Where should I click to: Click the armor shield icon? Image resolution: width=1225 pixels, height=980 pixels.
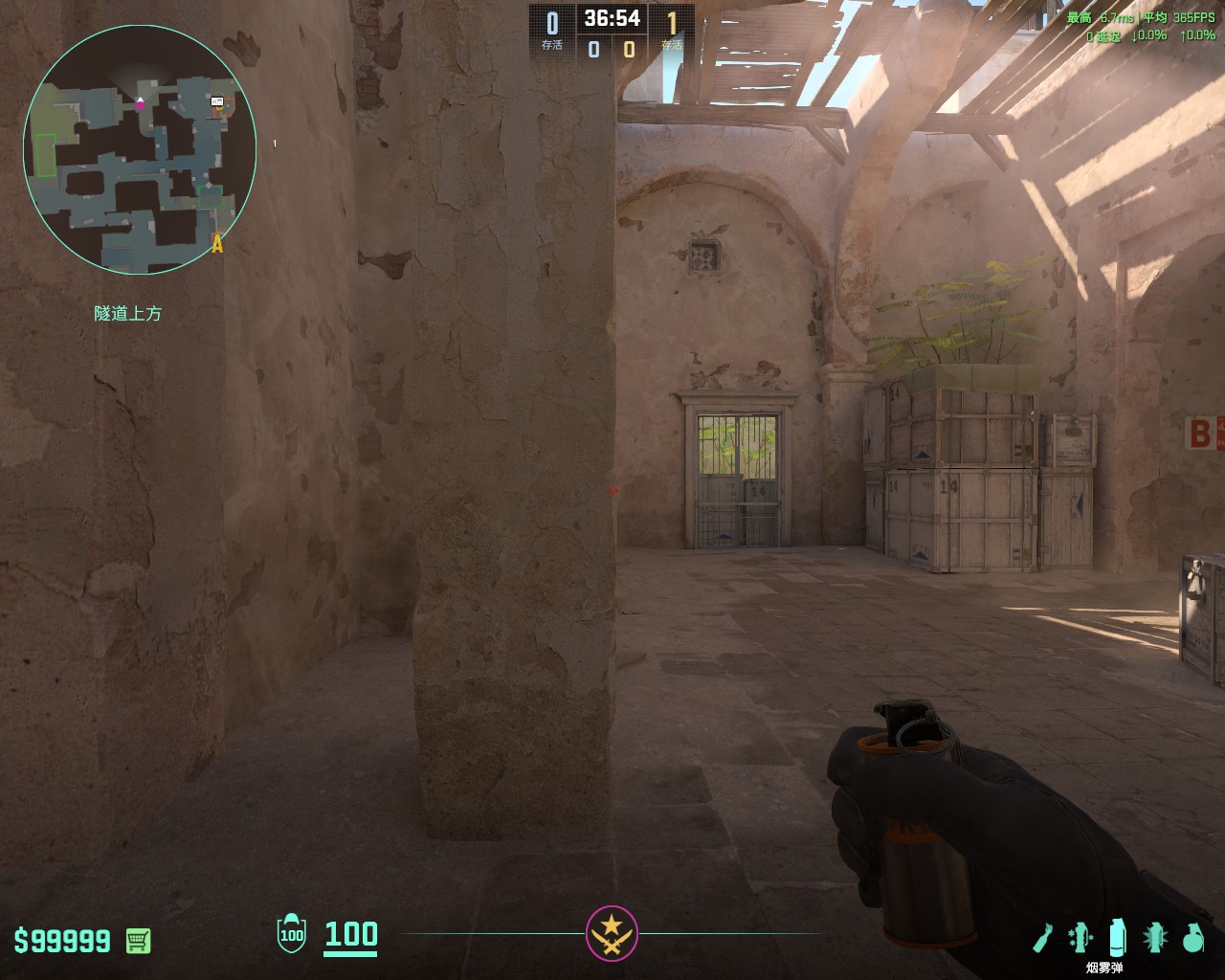coord(291,934)
